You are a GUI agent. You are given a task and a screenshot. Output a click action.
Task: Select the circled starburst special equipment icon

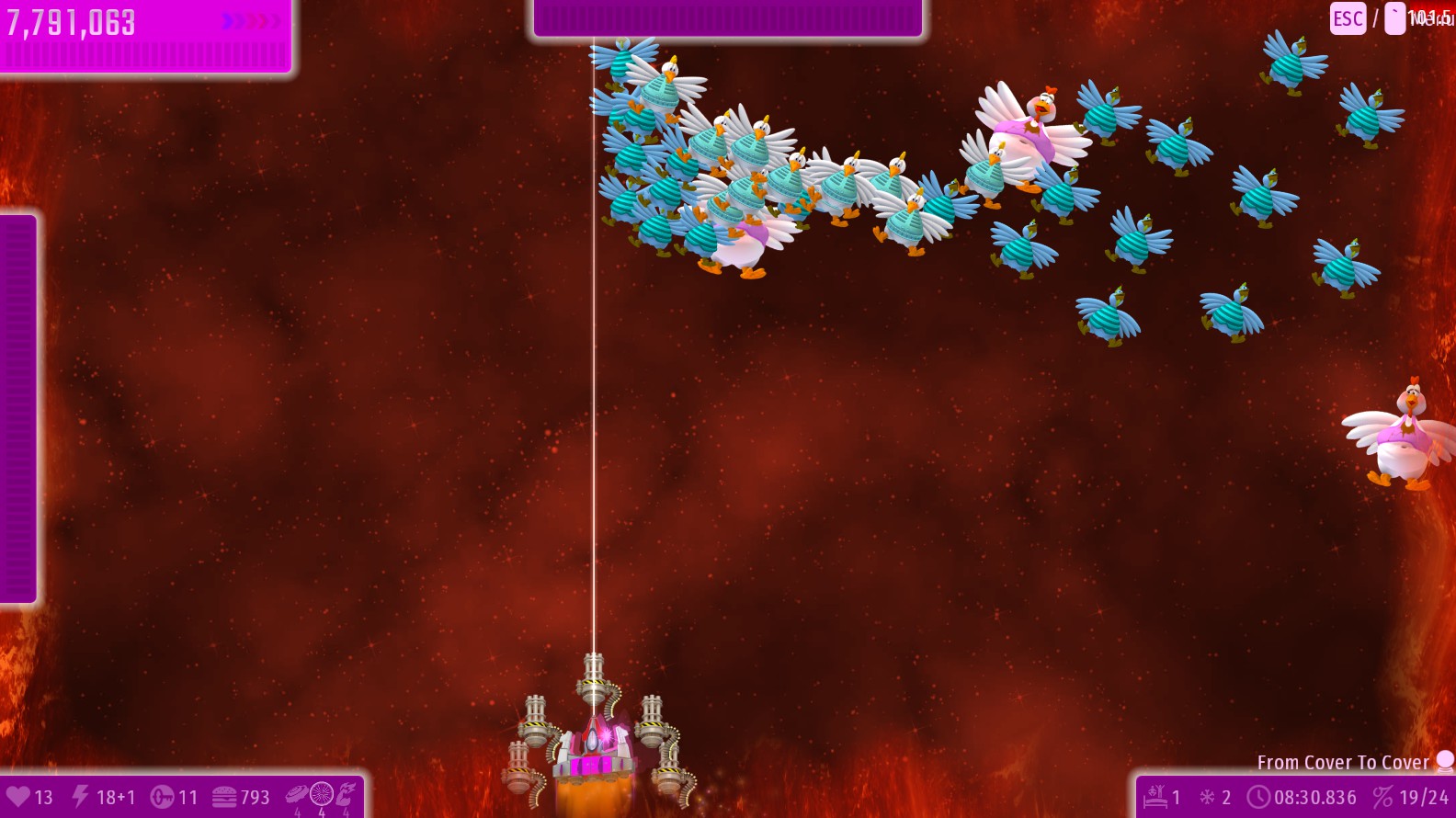322,794
